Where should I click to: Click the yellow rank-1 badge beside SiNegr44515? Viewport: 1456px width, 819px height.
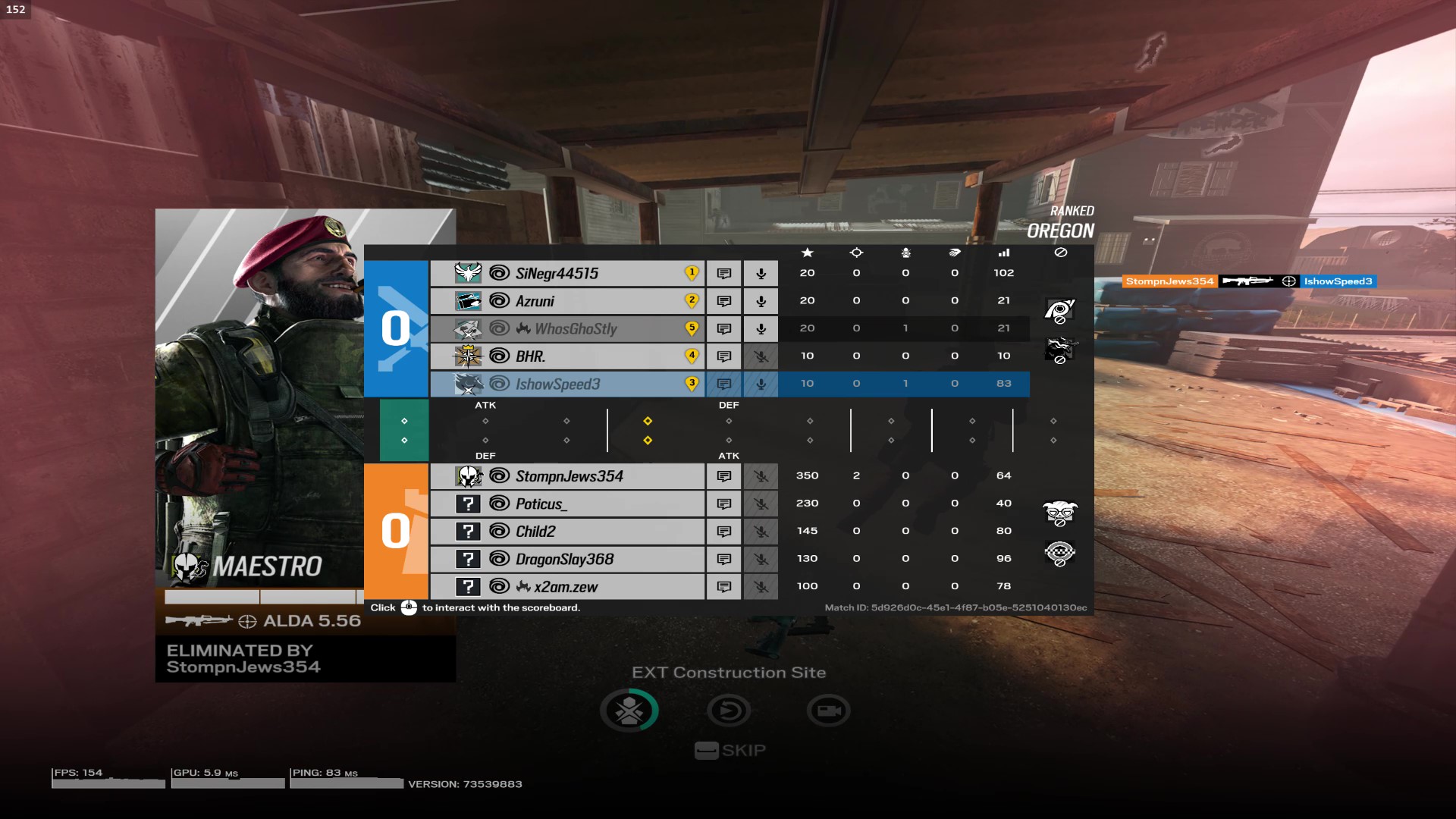coord(691,272)
